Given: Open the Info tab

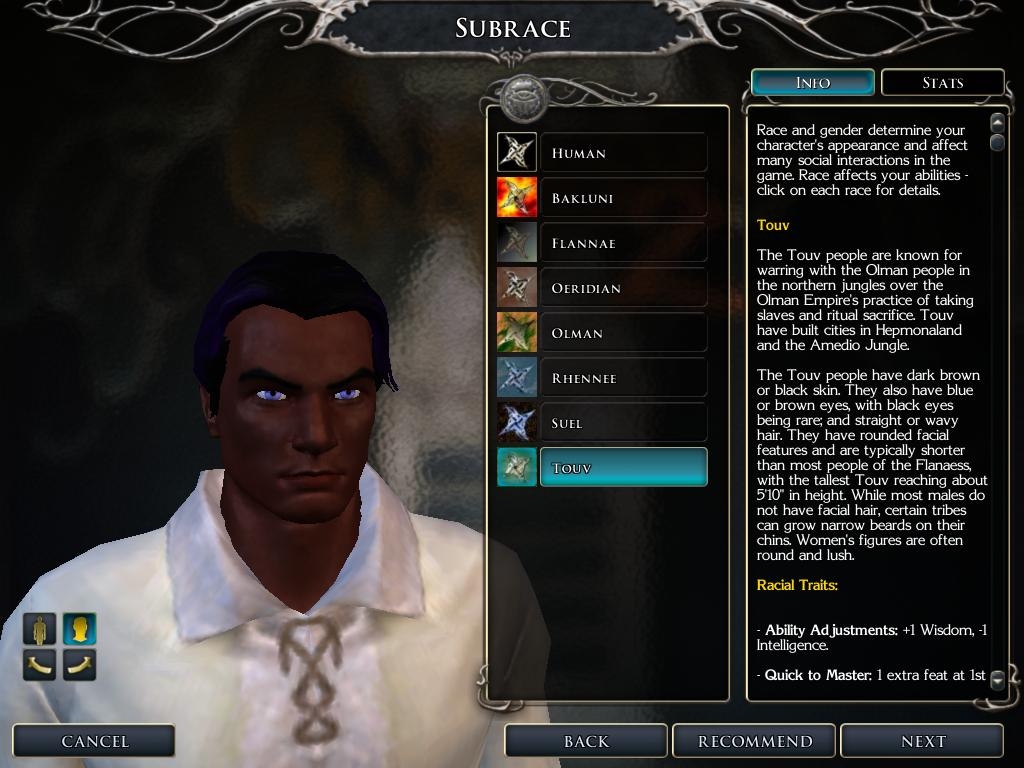Looking at the screenshot, I should [812, 82].
